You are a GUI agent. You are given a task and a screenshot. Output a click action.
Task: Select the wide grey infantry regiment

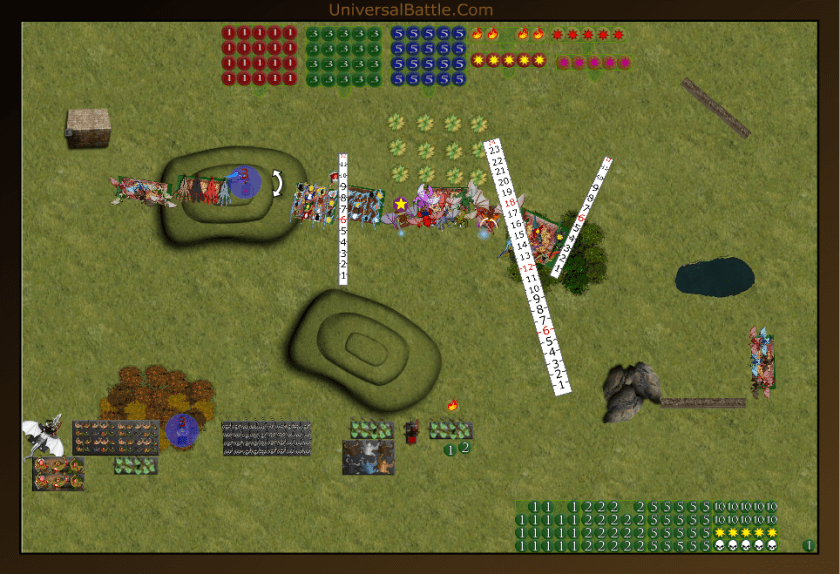pyautogui.click(x=266, y=438)
